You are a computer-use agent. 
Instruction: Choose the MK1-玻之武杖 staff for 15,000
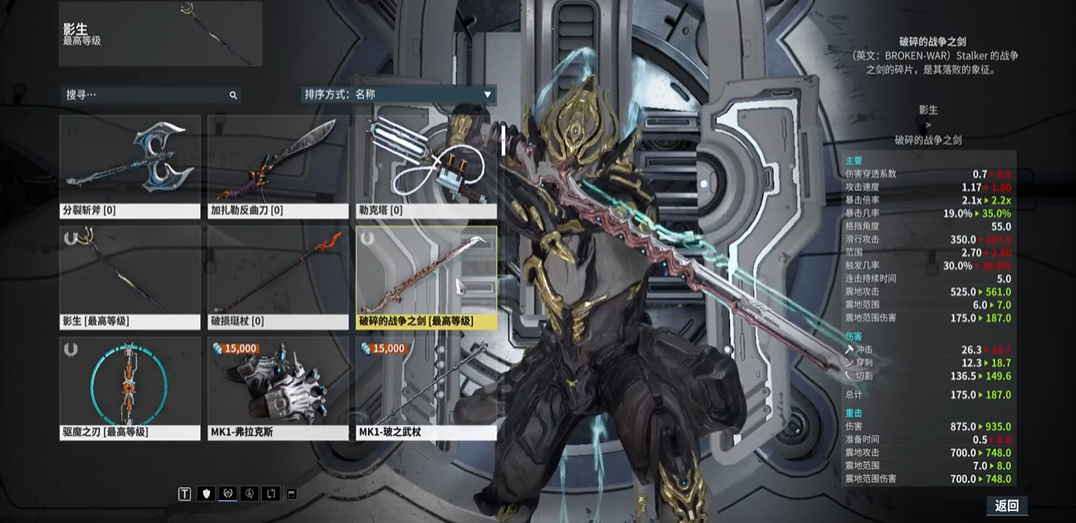click(426, 388)
